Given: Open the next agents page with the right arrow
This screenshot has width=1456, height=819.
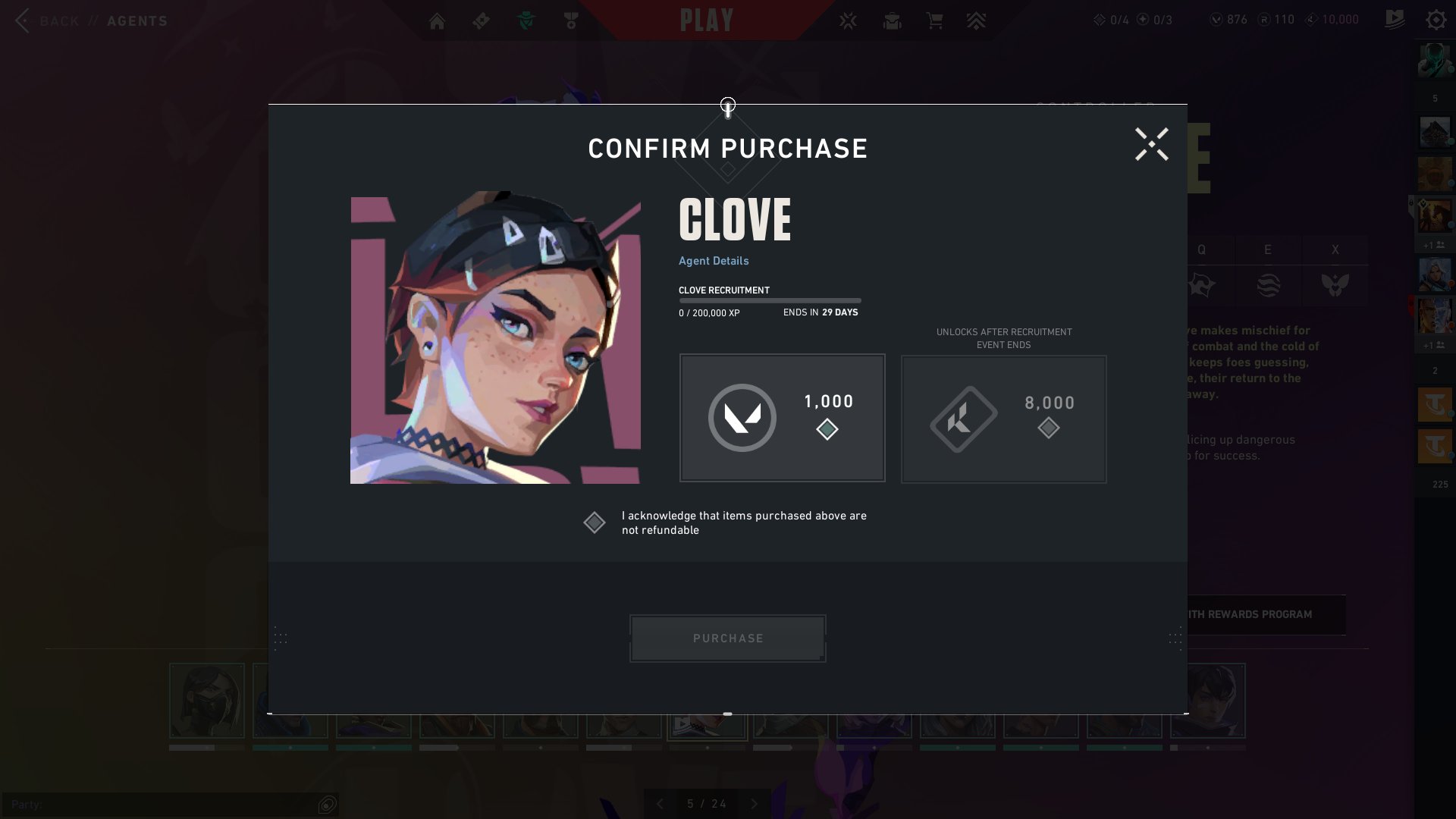Looking at the screenshot, I should (753, 804).
